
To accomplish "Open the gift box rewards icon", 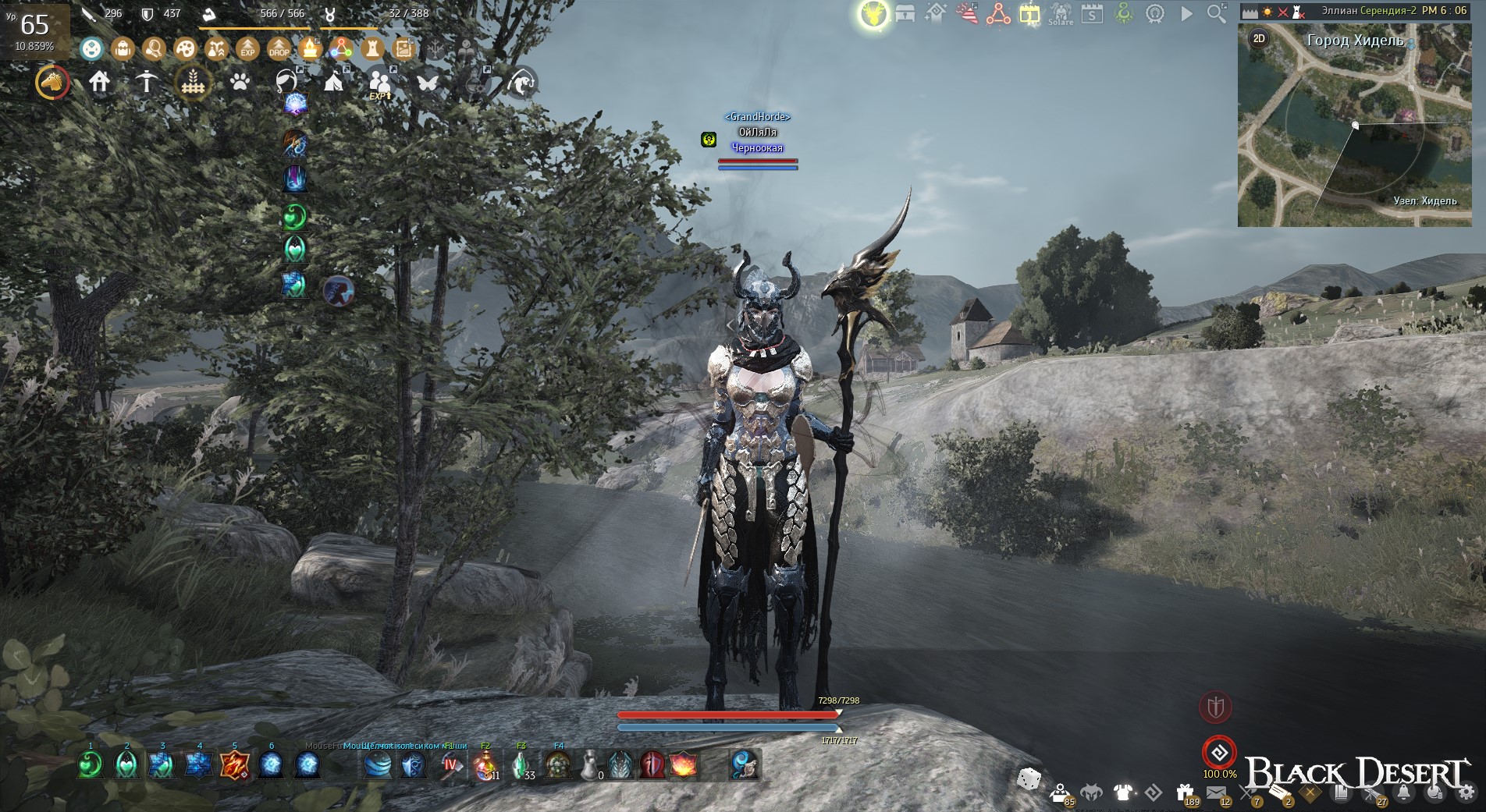I will [x=1185, y=793].
